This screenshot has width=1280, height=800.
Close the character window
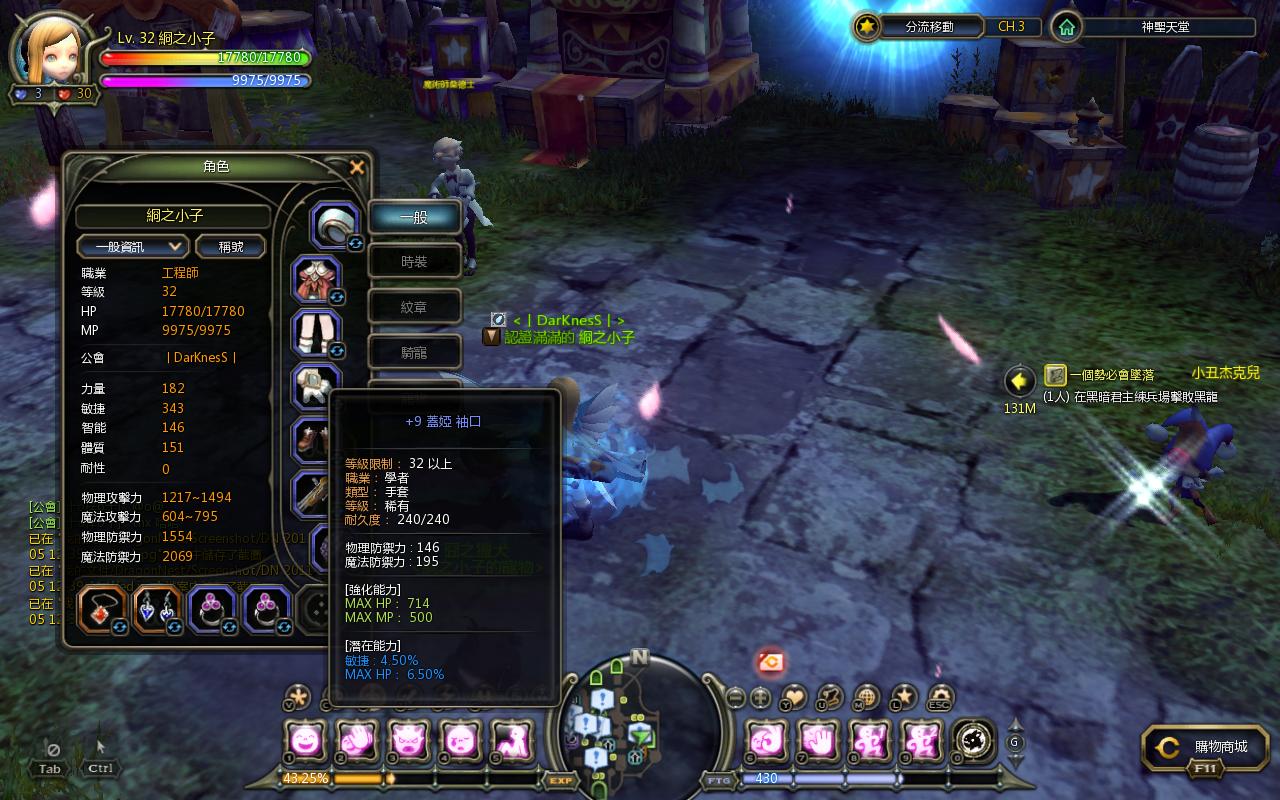[357, 167]
